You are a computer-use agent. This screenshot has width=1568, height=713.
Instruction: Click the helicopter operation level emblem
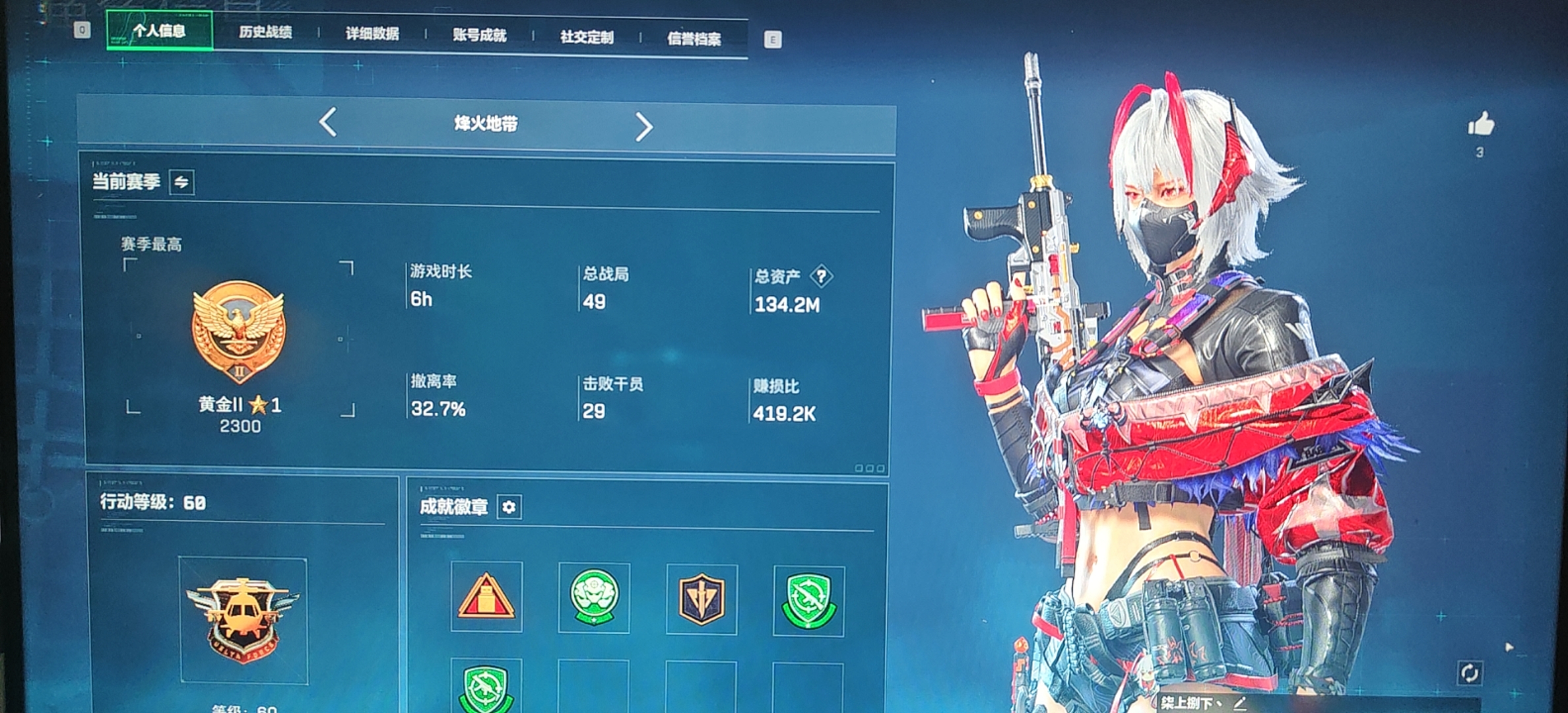[243, 619]
